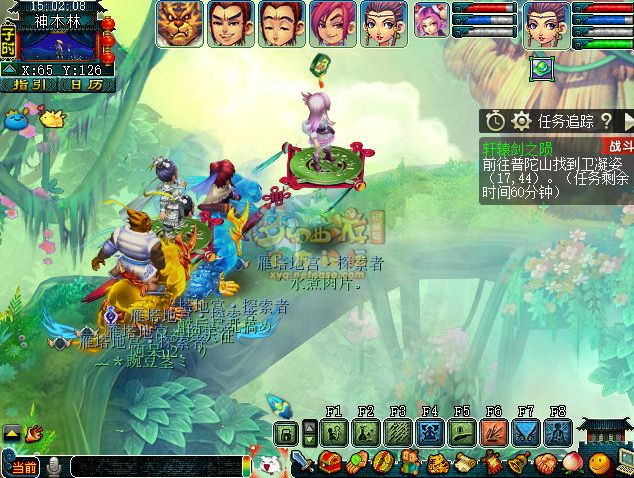634x478 pixels.
Task: Open your own character portrait
Action: (547, 22)
